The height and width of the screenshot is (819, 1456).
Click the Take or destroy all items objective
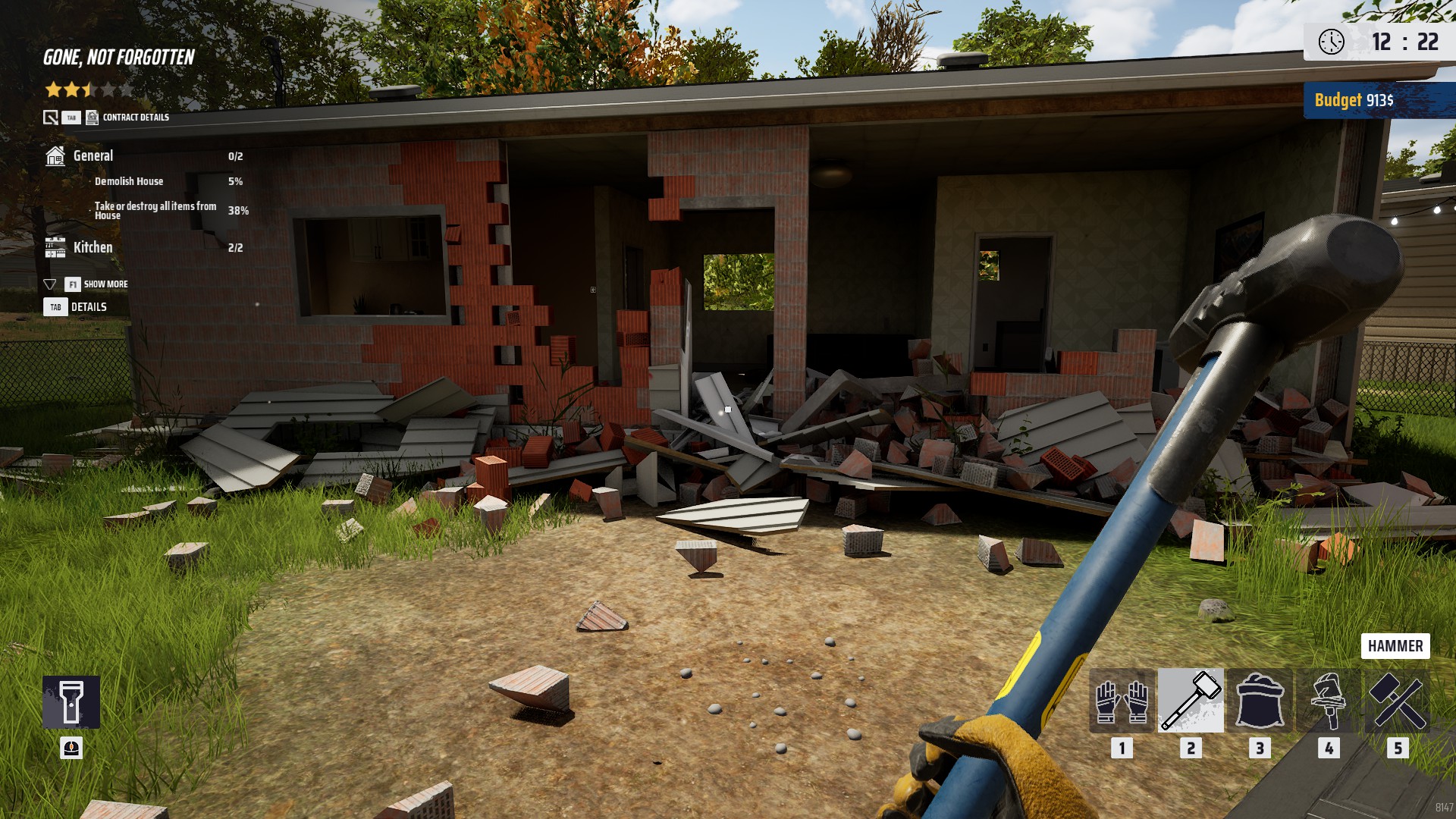click(155, 211)
